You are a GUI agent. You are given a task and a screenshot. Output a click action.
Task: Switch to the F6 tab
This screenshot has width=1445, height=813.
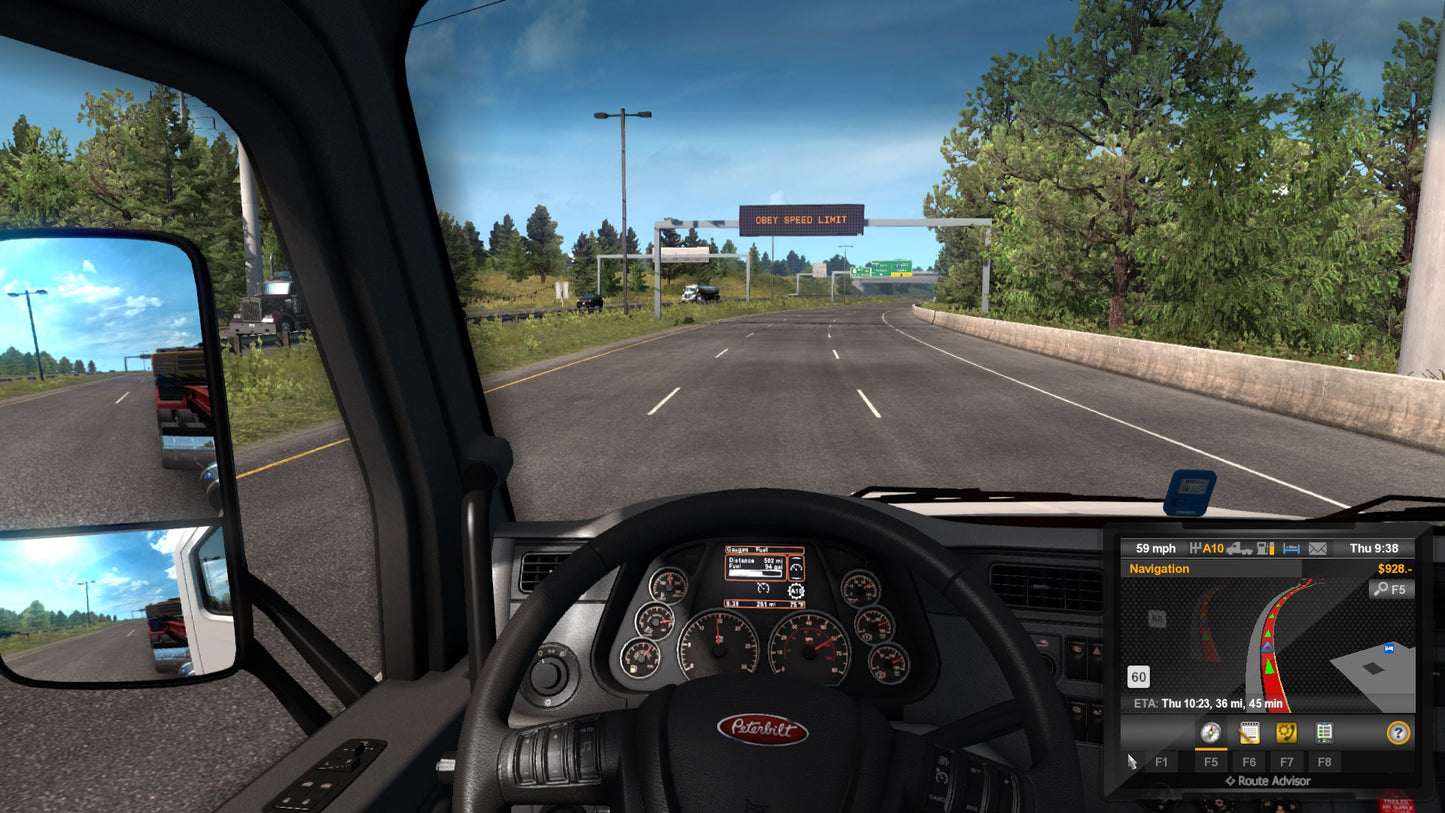[1248, 761]
